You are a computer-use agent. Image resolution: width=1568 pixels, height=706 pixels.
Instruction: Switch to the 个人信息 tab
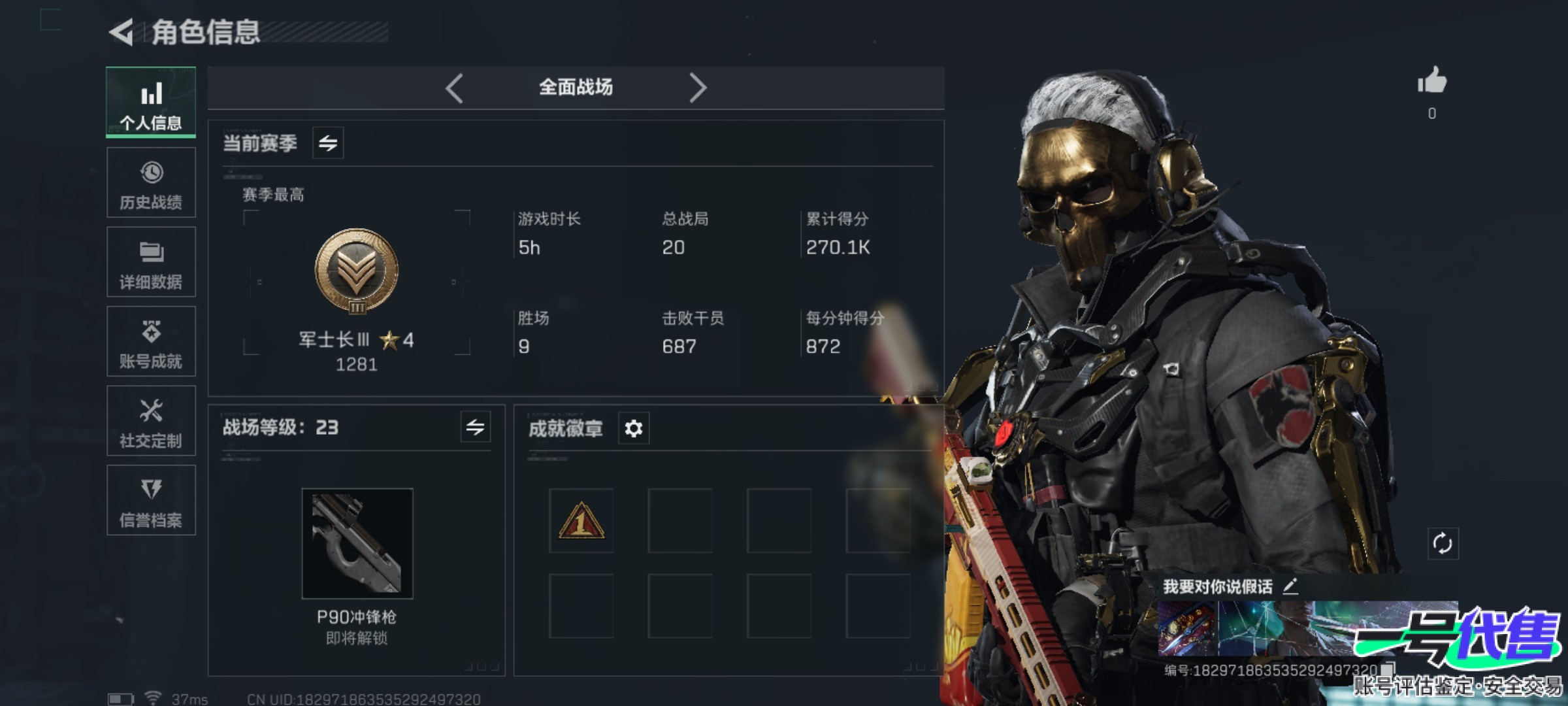coord(151,103)
